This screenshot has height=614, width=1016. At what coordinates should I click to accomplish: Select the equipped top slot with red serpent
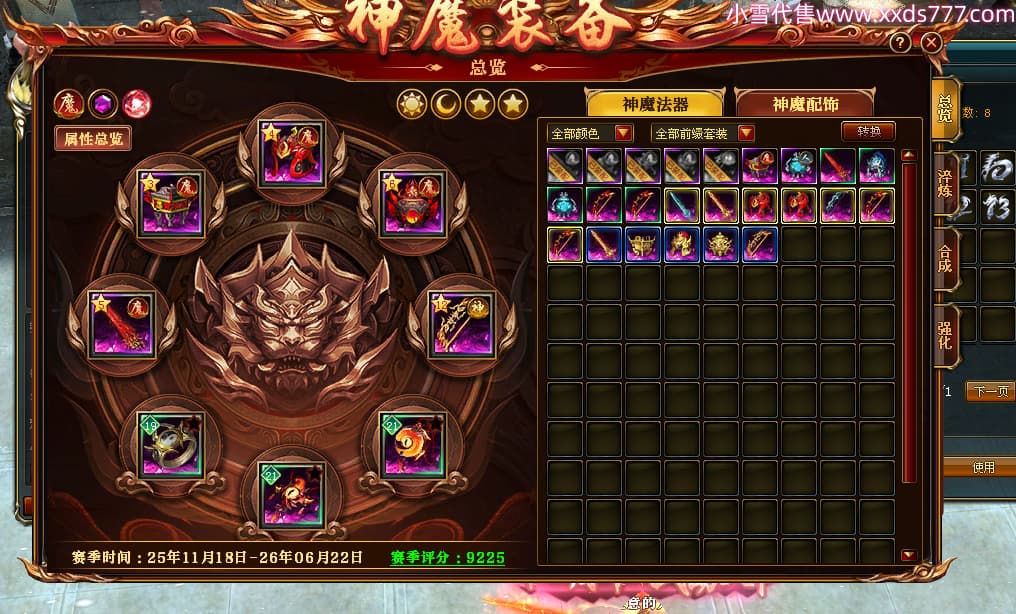pos(292,152)
